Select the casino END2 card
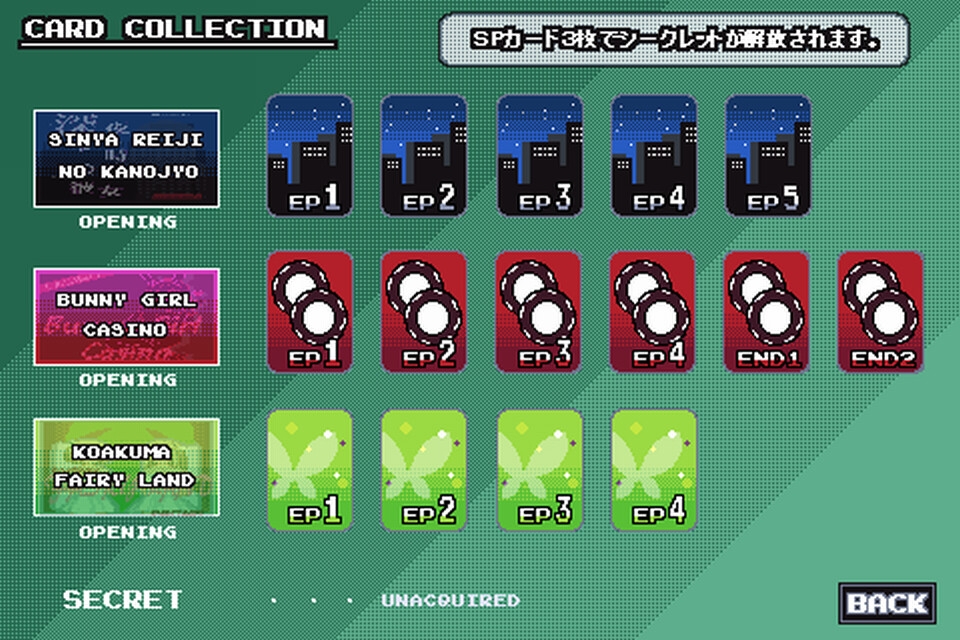The height and width of the screenshot is (640, 960). (881, 312)
